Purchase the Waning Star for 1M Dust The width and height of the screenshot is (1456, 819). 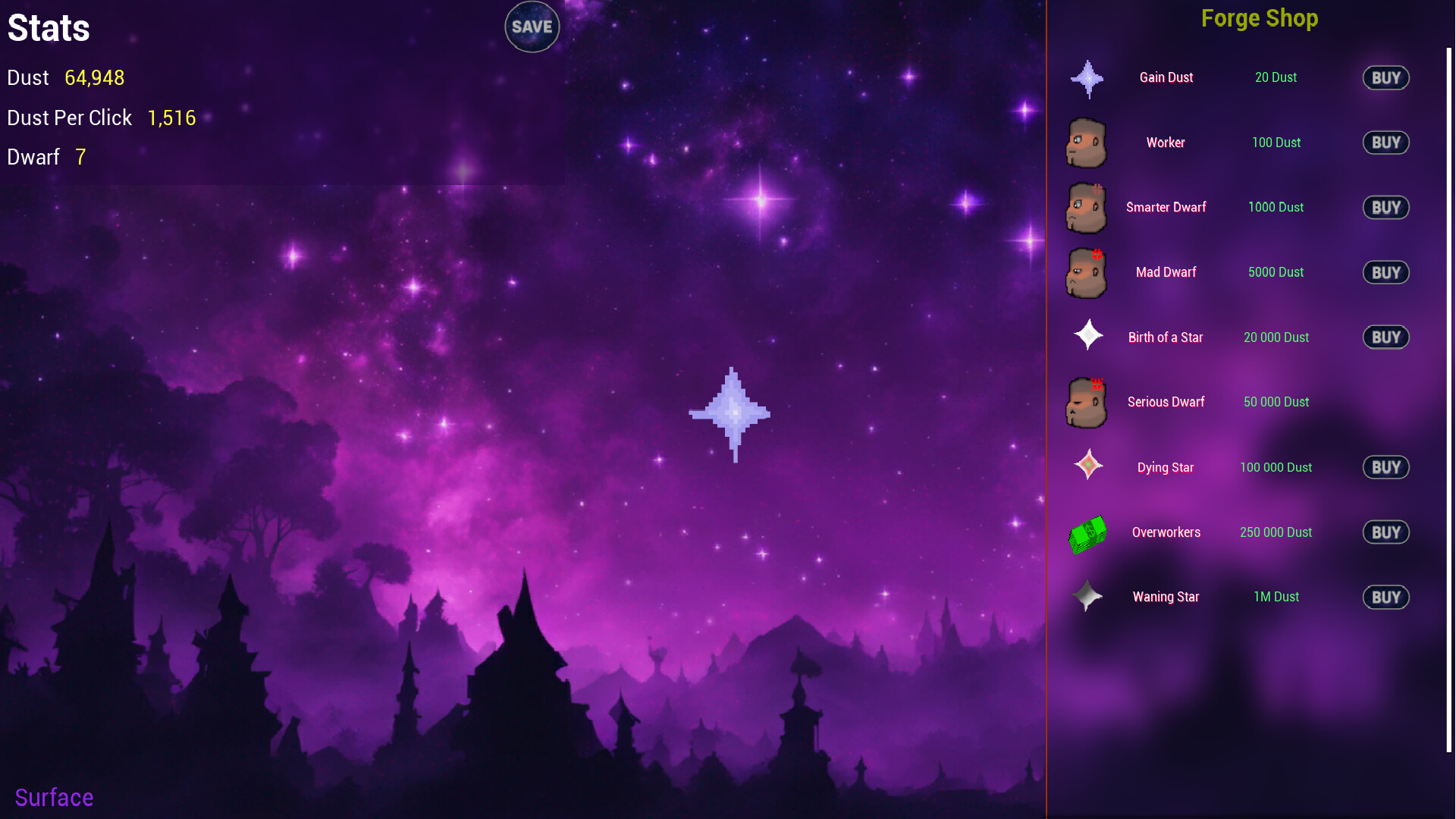pos(1385,597)
